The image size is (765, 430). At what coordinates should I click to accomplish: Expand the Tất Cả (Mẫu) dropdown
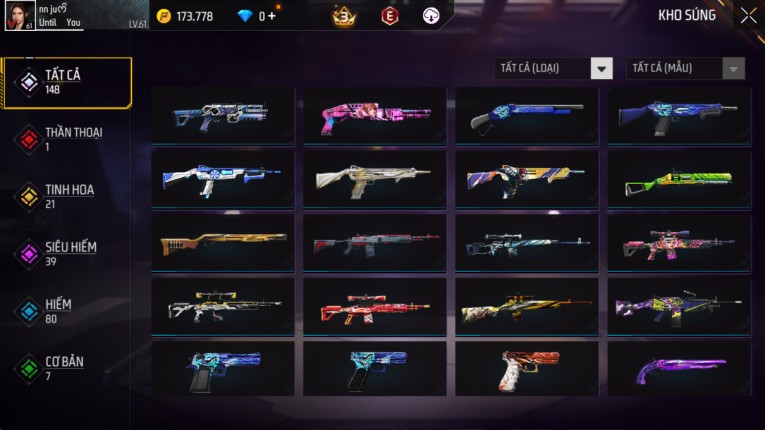click(x=685, y=68)
